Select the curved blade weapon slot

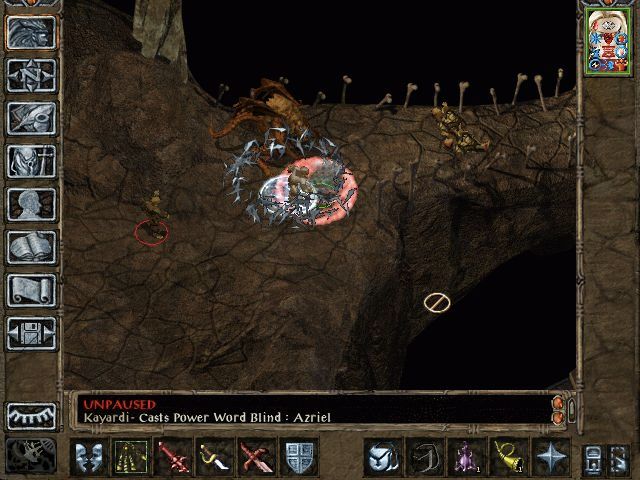pyautogui.click(x=214, y=458)
